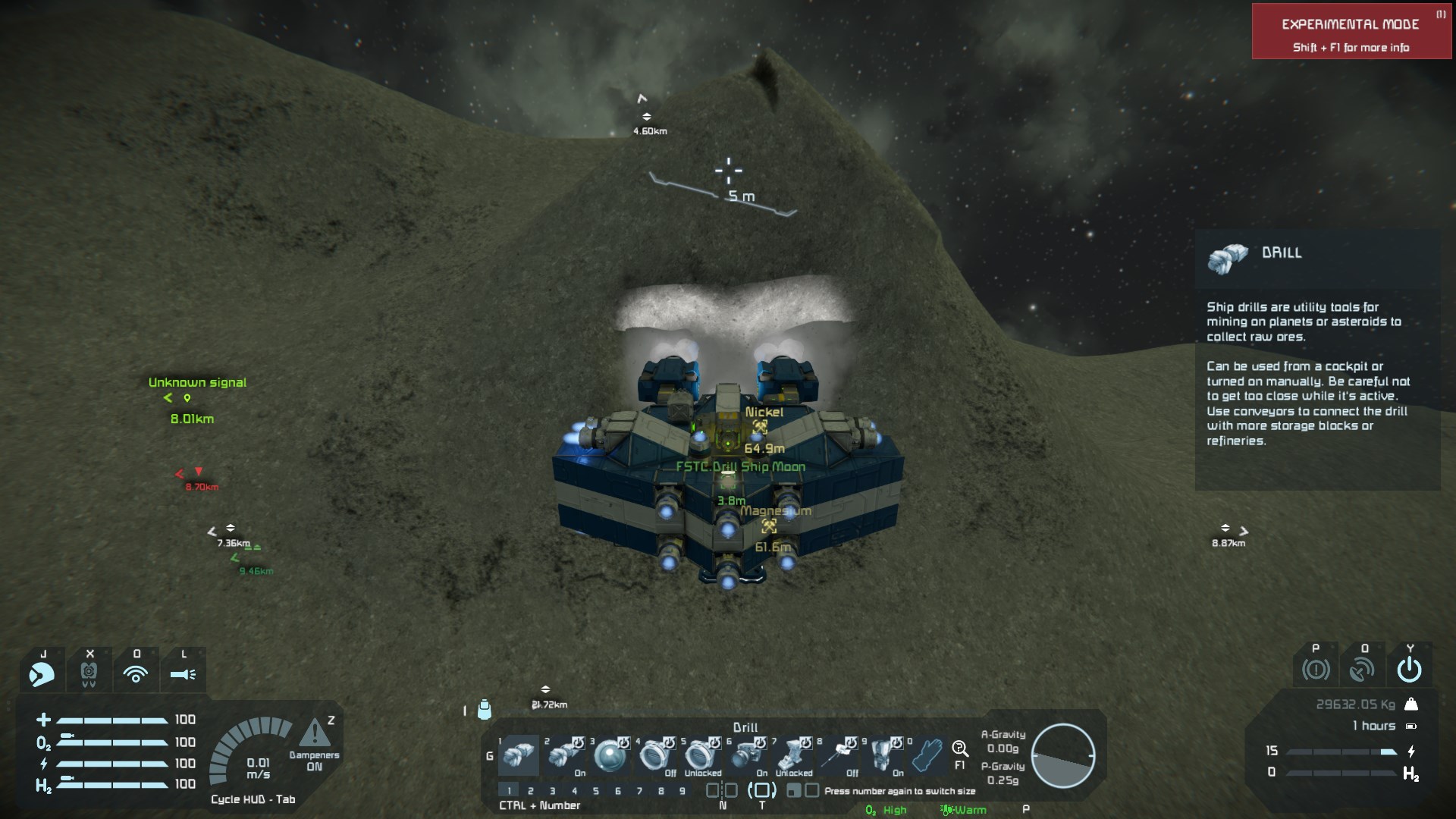Toggle the drill On/Off action slot

click(x=564, y=756)
